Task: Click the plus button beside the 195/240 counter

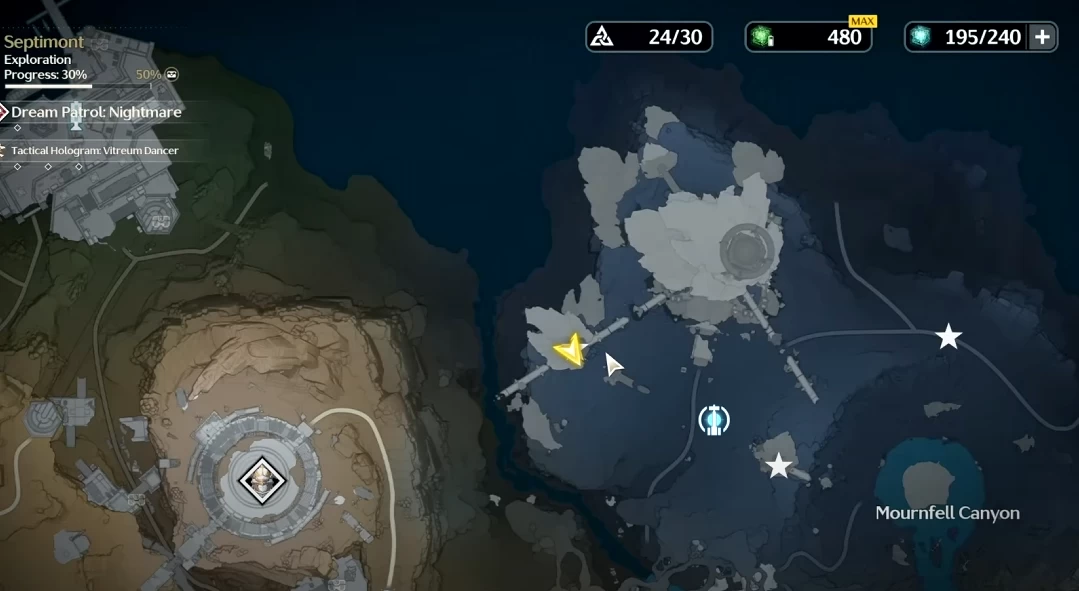Action: (x=1042, y=37)
